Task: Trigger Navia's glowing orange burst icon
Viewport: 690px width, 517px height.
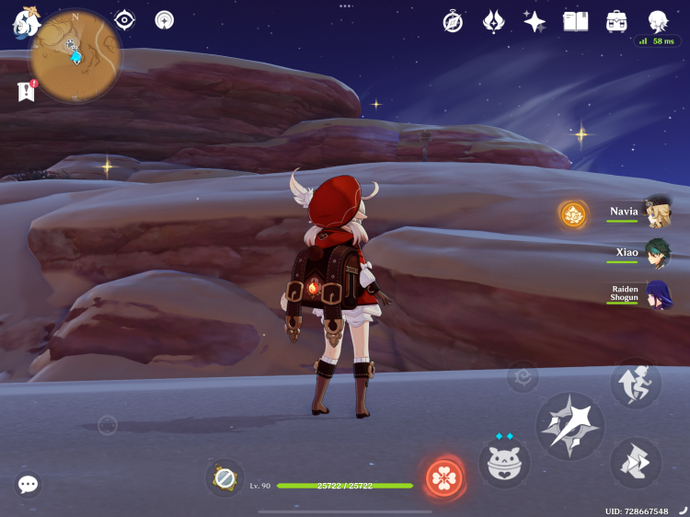Action: 573,214
